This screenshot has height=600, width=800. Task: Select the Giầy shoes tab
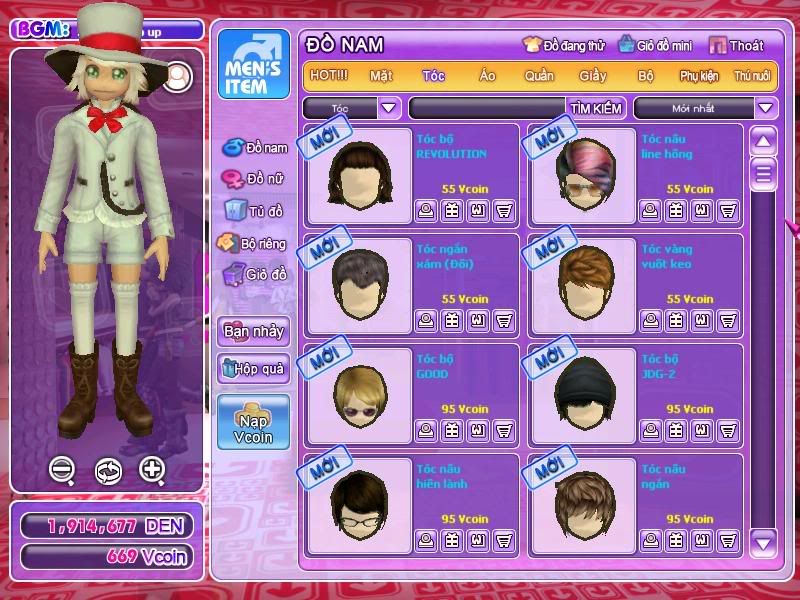[593, 76]
